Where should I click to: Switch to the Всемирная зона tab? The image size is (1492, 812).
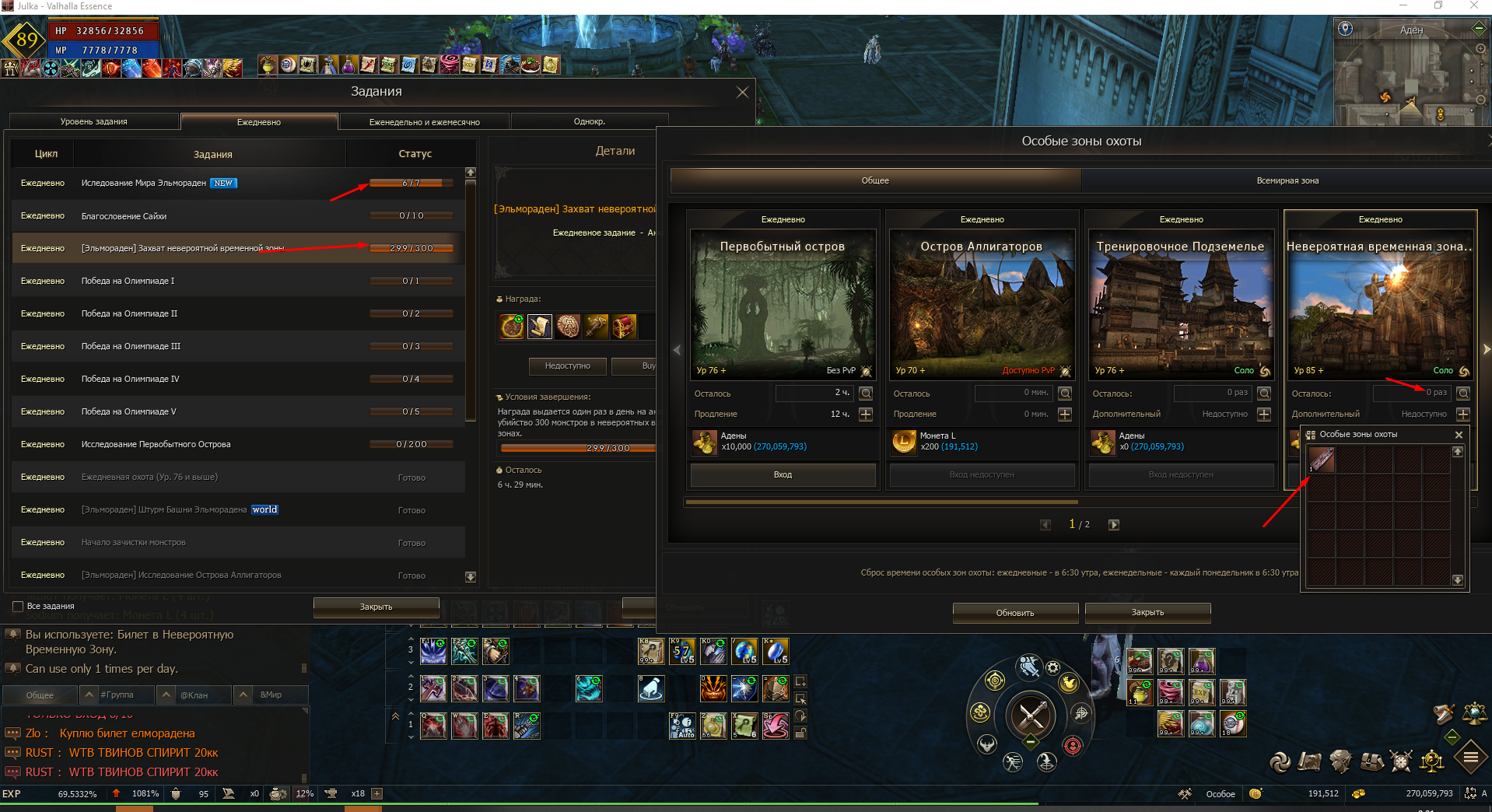(x=1287, y=181)
